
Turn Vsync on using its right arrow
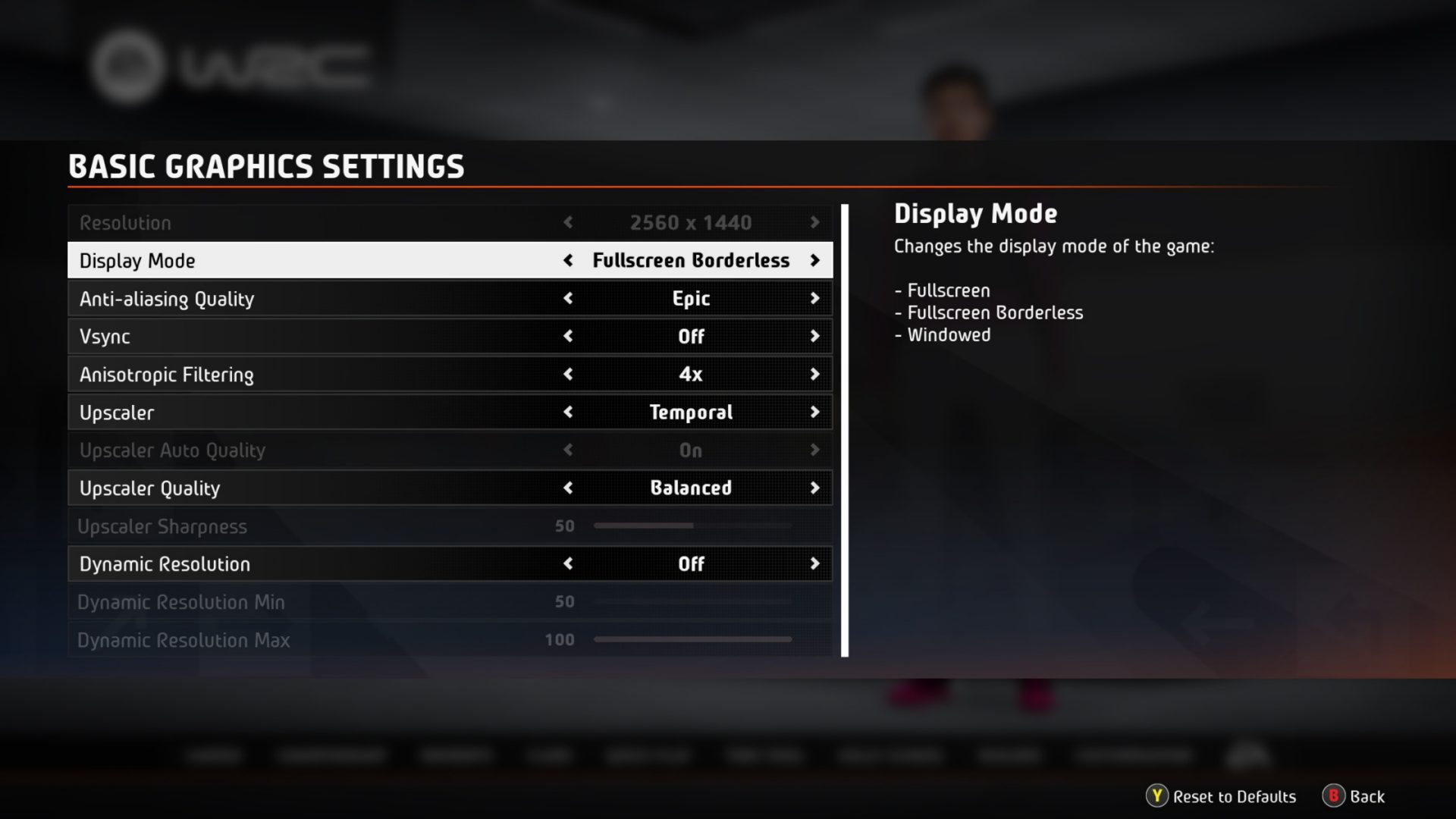[x=816, y=336]
